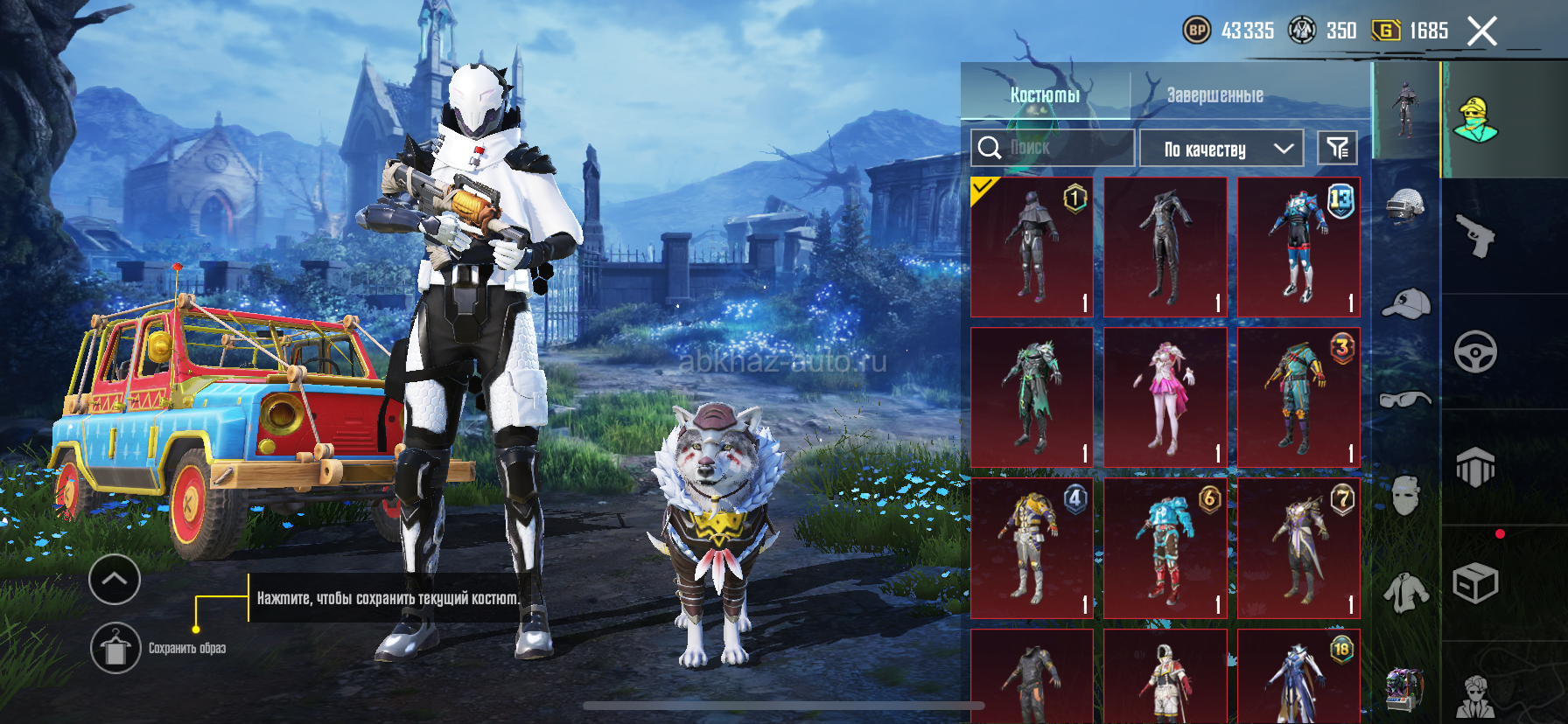Show the glasses category
The image size is (1568, 724).
[1405, 400]
